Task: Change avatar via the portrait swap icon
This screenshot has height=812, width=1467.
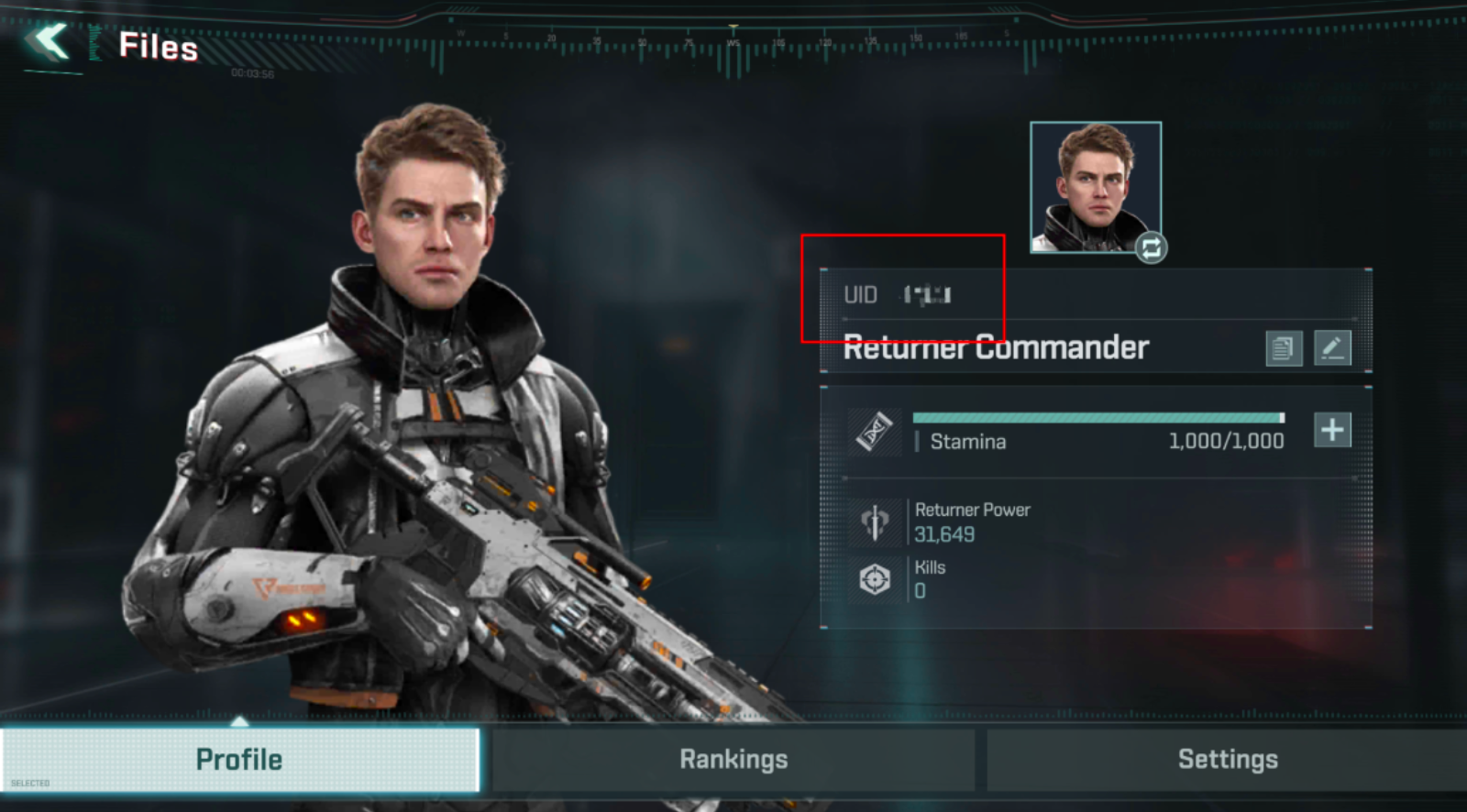Action: [1151, 247]
